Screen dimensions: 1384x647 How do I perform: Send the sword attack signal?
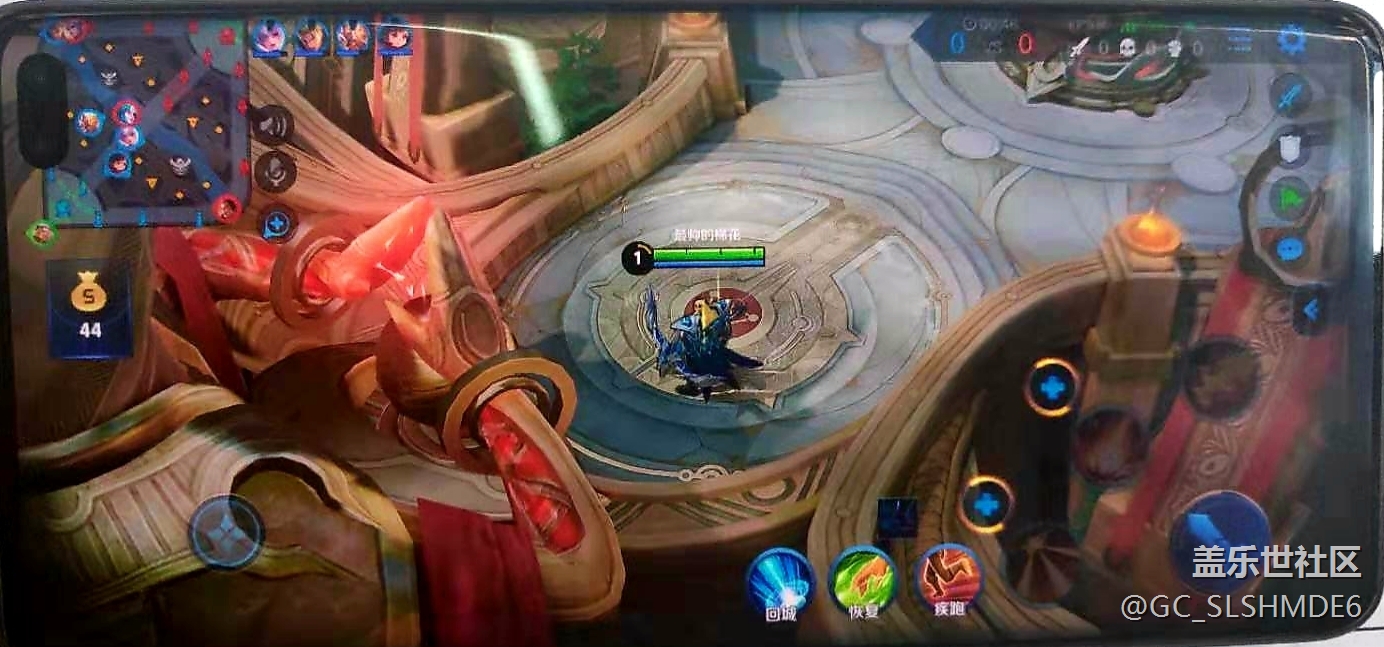[x=1291, y=95]
